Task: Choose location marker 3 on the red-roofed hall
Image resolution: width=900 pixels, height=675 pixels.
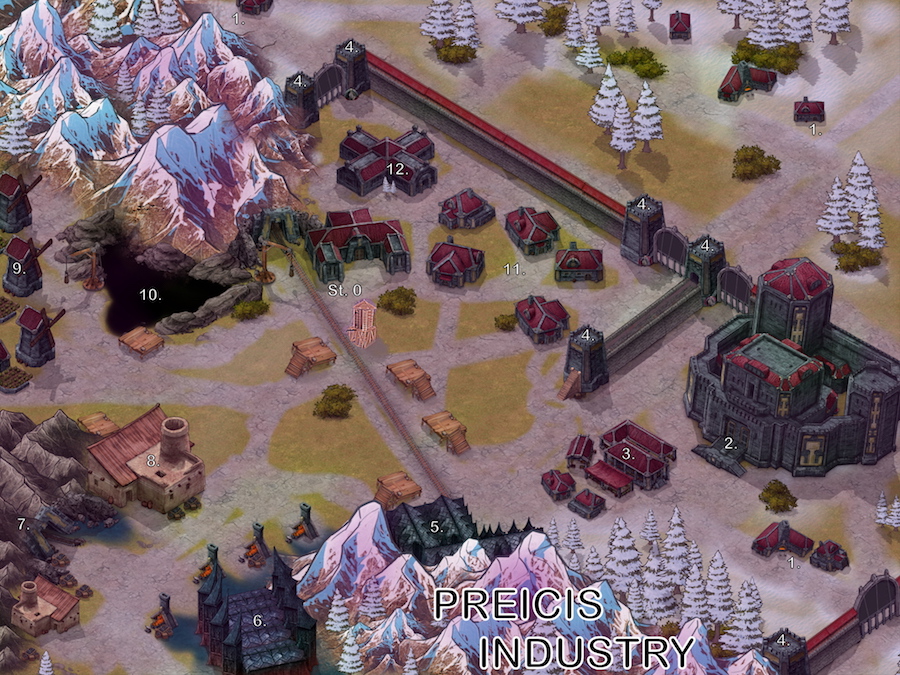Action: [628, 453]
